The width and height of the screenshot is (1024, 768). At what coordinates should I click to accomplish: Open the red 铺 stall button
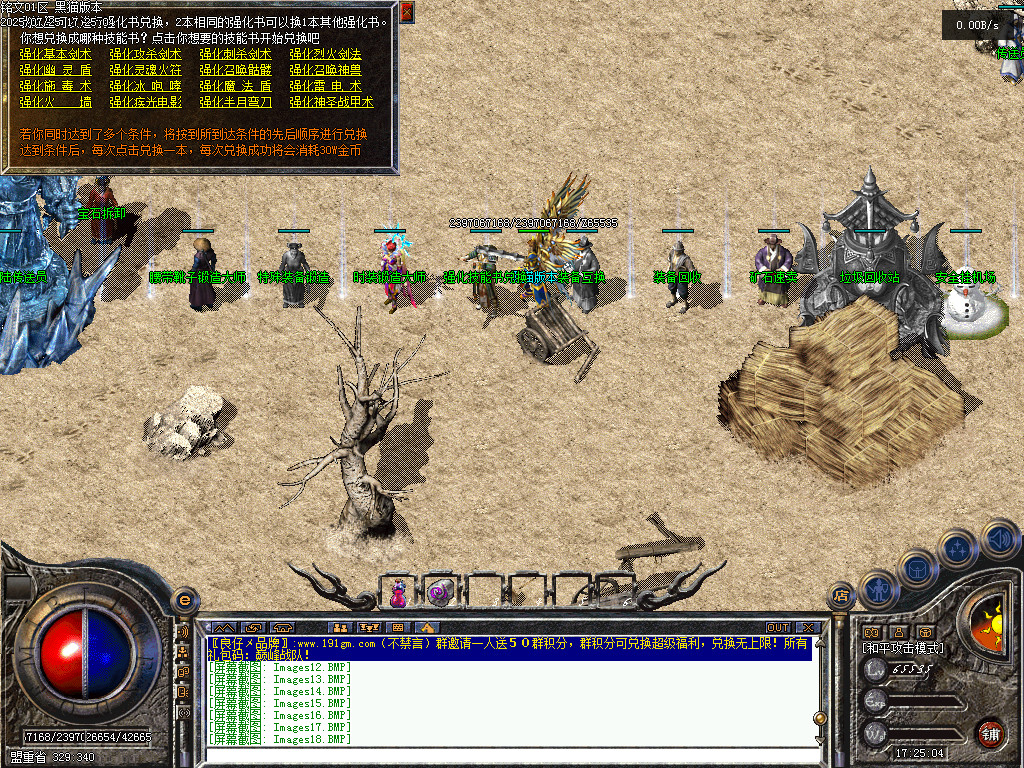tap(991, 732)
